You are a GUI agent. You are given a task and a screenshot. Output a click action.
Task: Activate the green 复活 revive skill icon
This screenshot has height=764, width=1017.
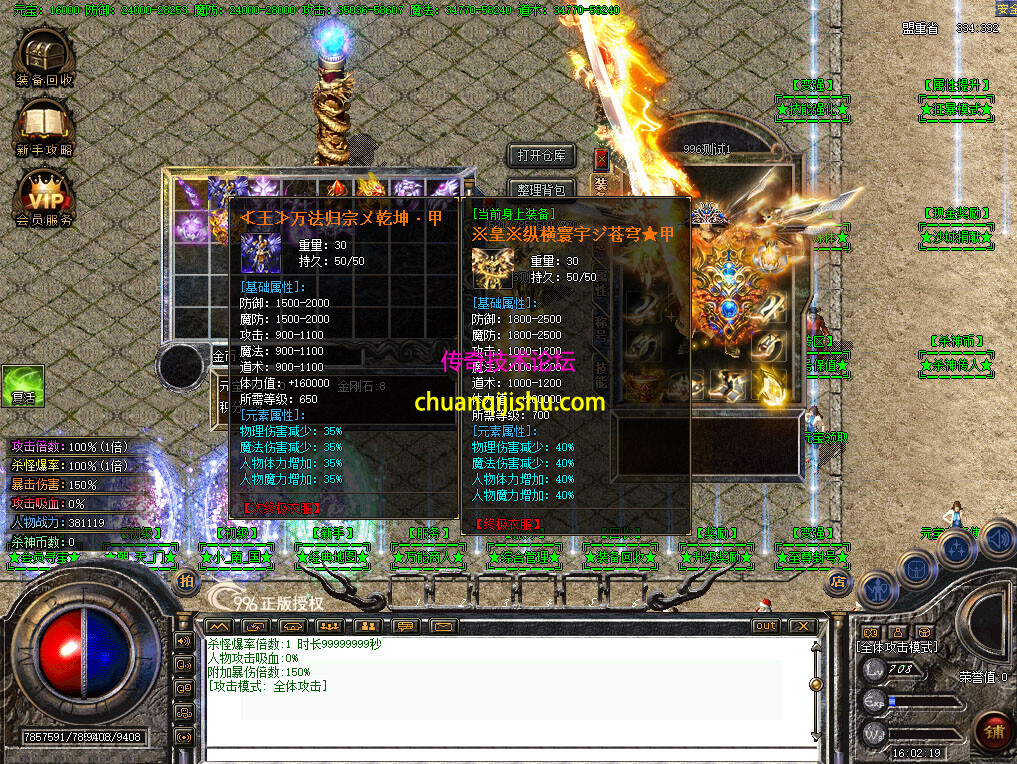pyautogui.click(x=22, y=386)
